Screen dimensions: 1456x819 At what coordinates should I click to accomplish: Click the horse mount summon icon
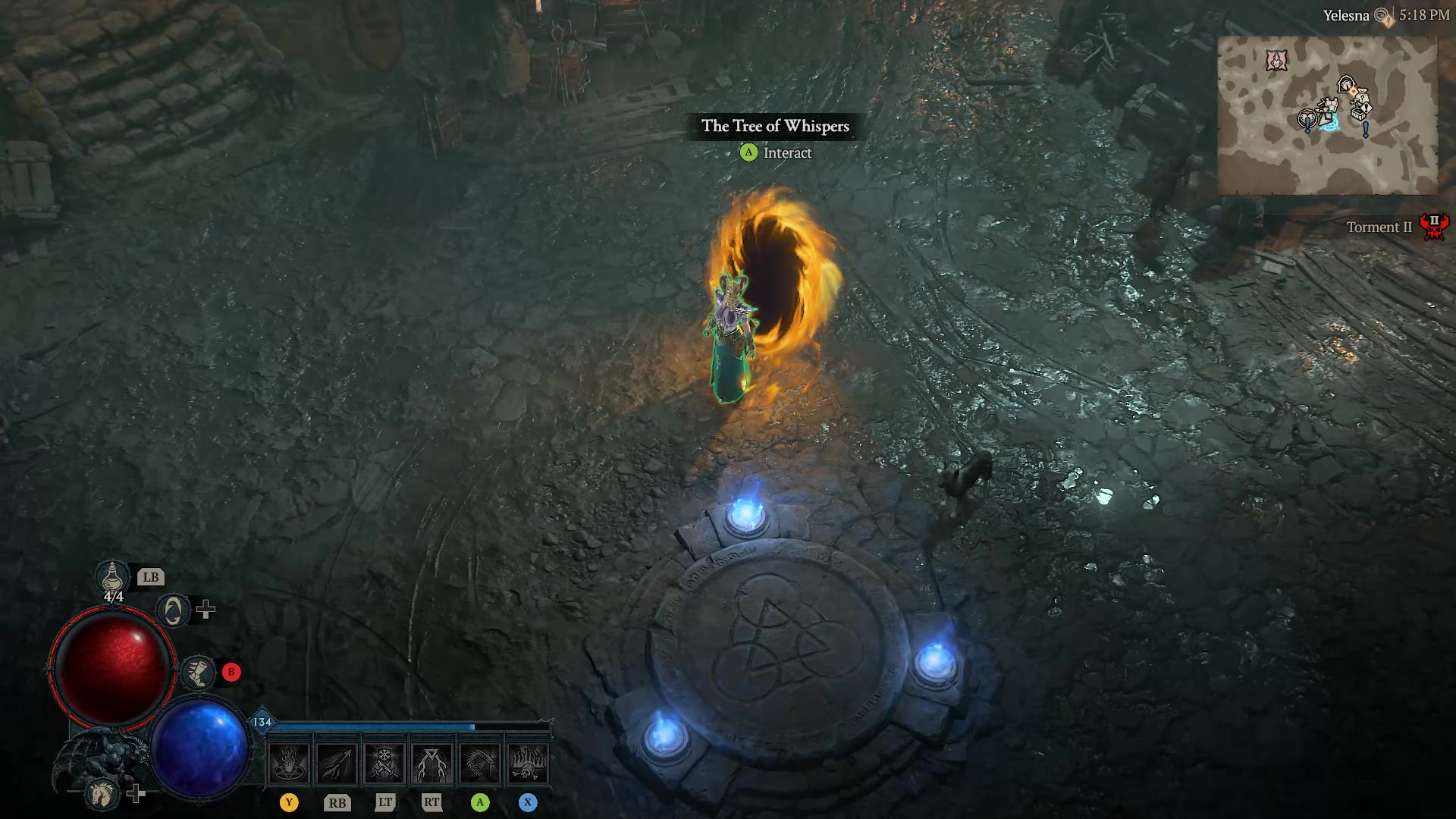pyautogui.click(x=101, y=795)
